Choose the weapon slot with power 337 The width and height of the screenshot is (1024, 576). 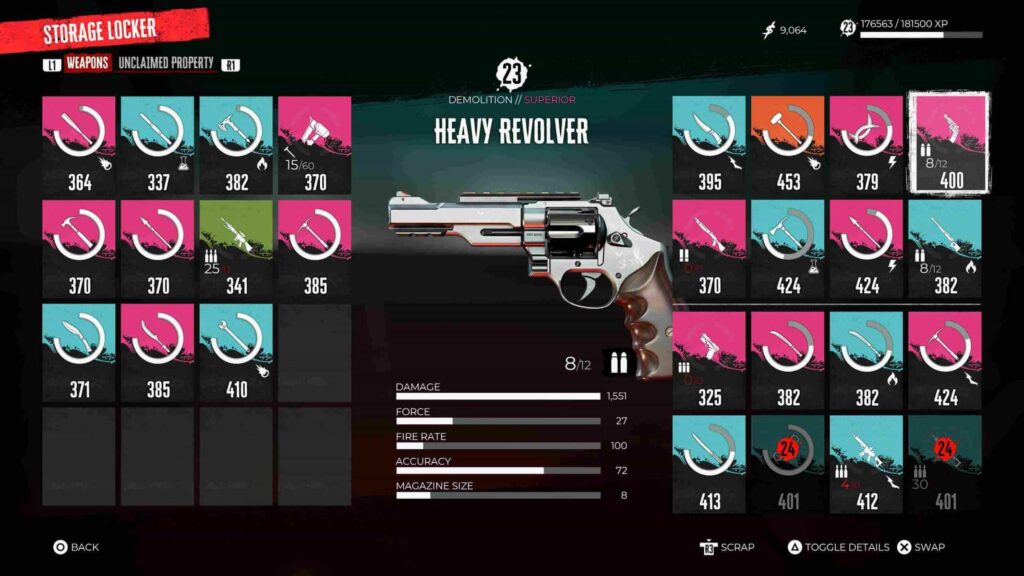[x=158, y=145]
